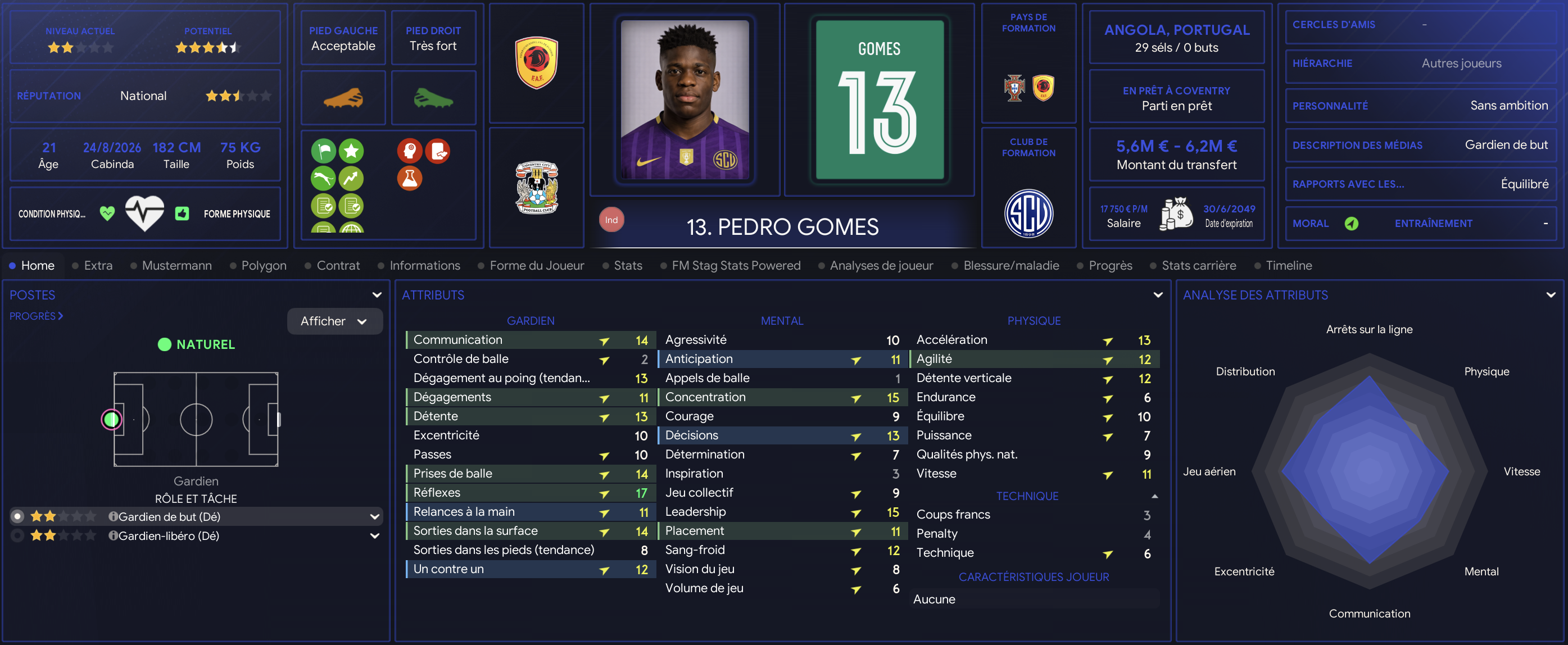Expand the Attributs panel dropdown arrow
Image resolution: width=1568 pixels, height=645 pixels.
[1158, 295]
